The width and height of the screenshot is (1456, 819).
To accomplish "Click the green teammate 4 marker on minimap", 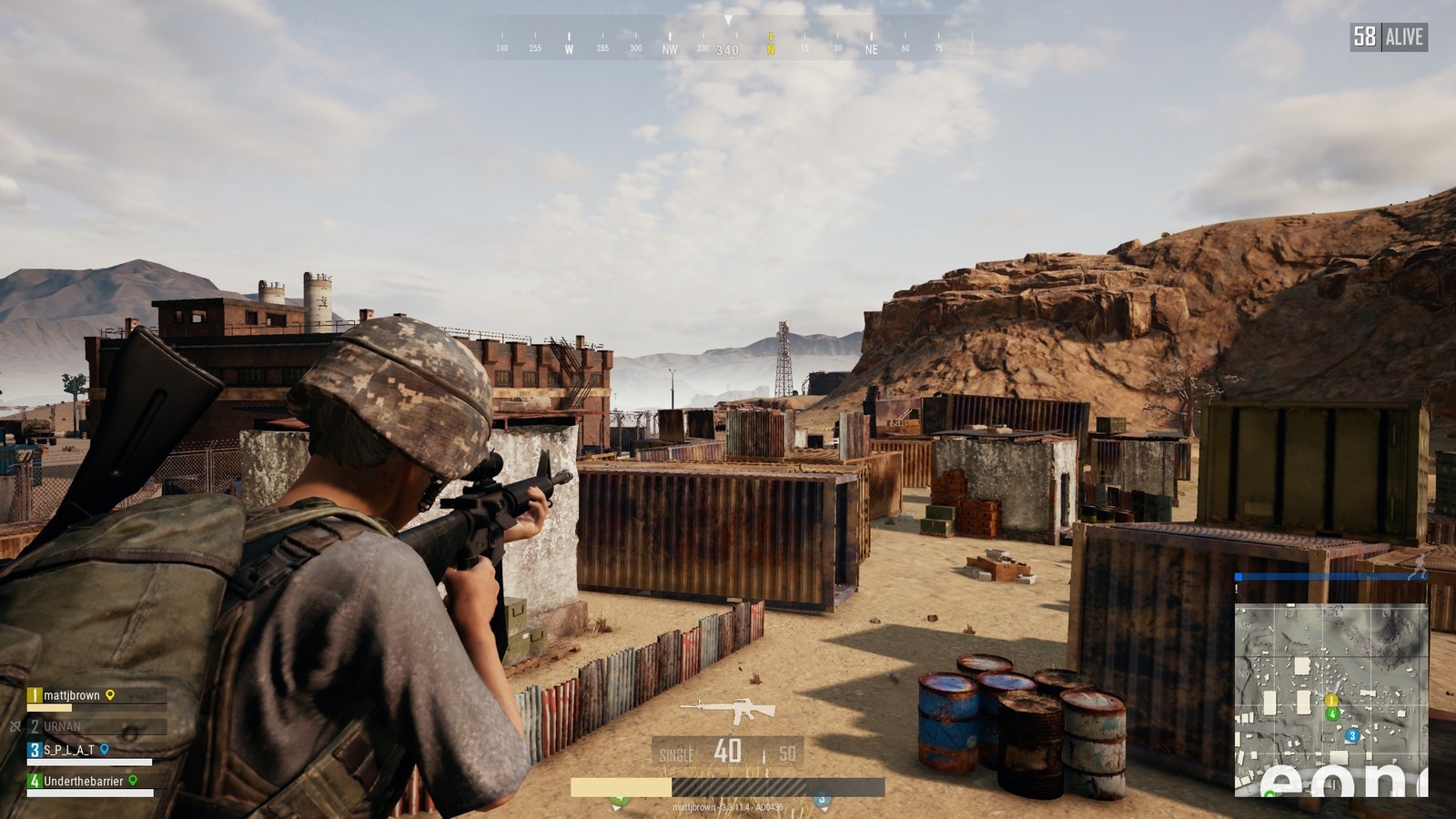I will [1332, 713].
